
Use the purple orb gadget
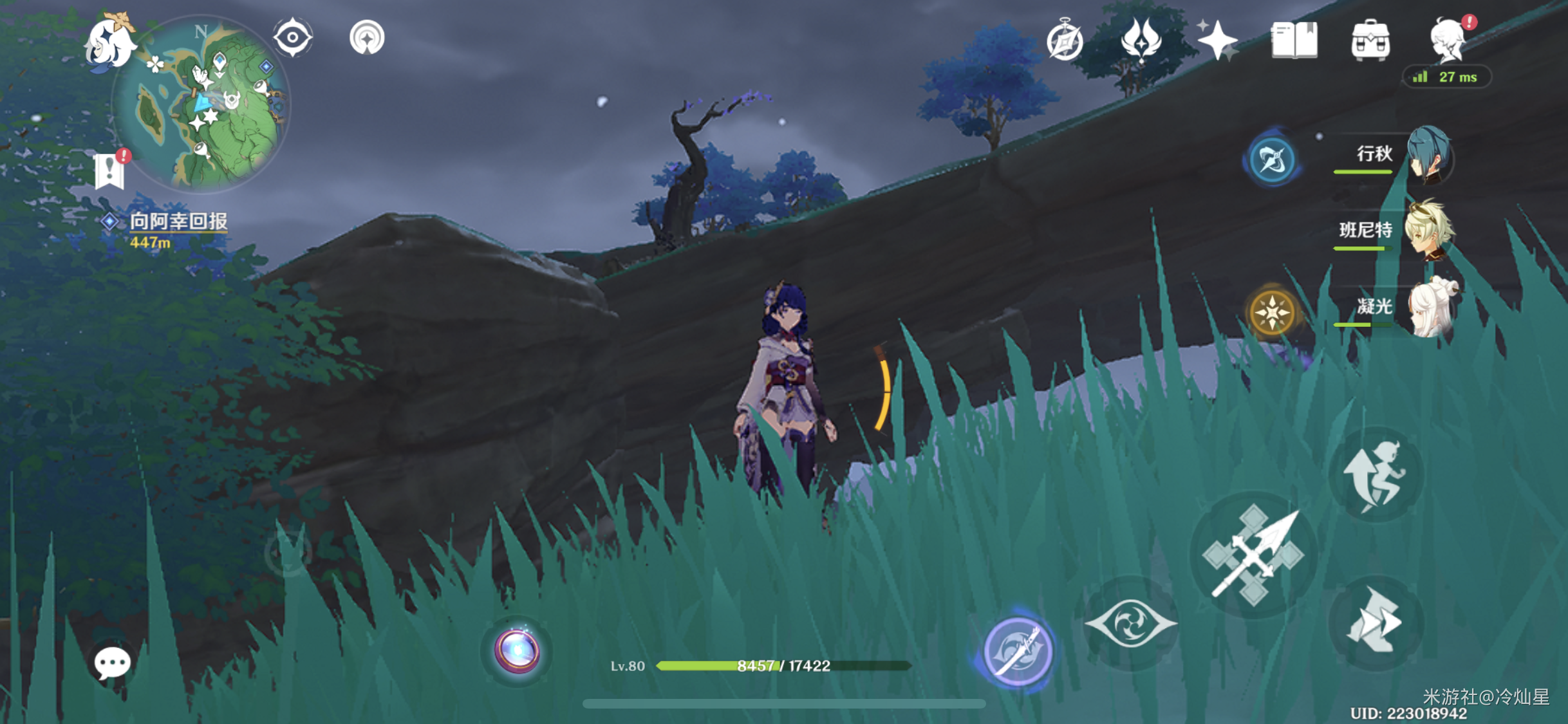click(x=517, y=651)
